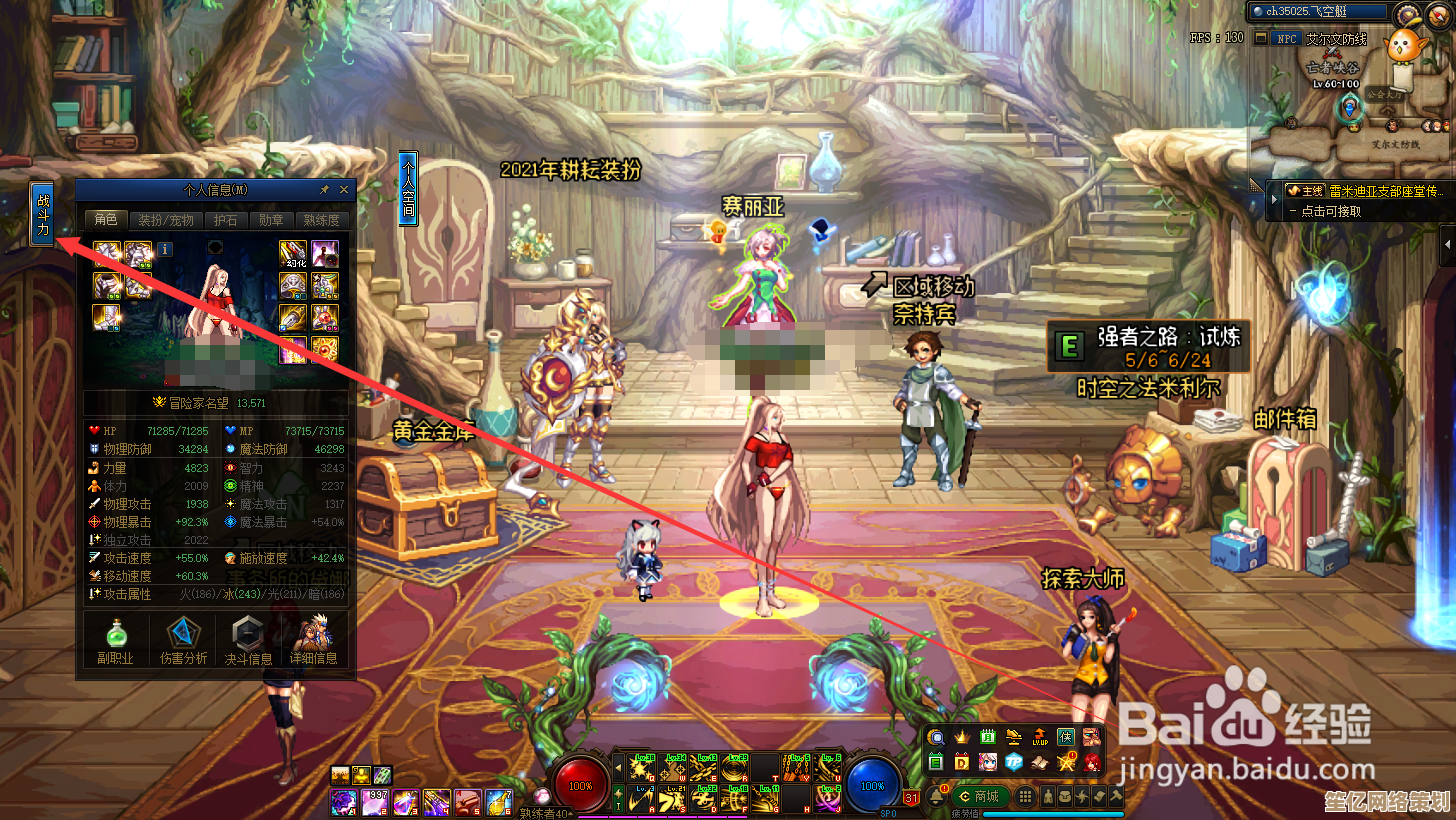Open the 战斗力 side tab
The height and width of the screenshot is (820, 1456).
click(x=43, y=213)
